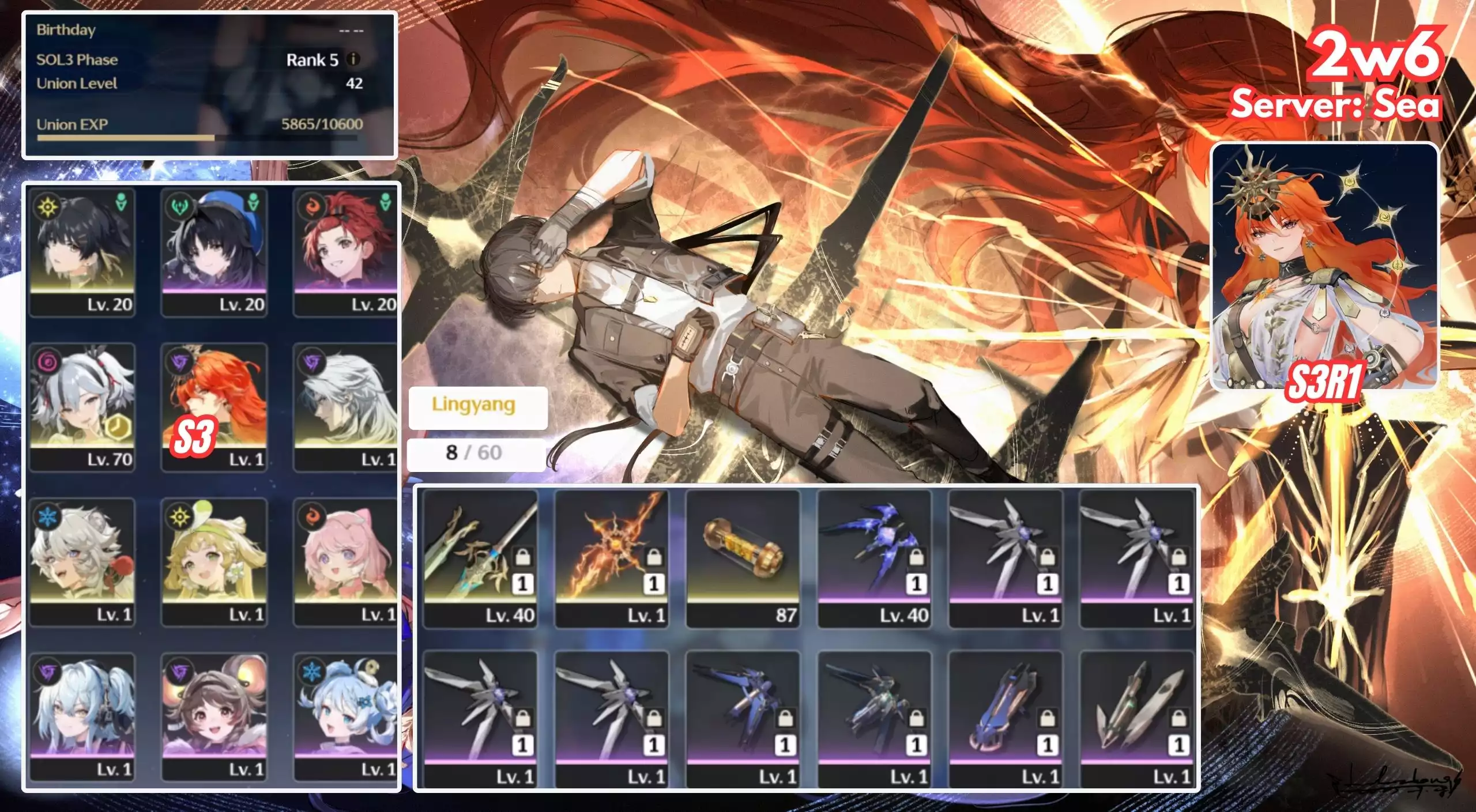Choose the blonde Spectro girl with green headband
Image resolution: width=1476 pixels, height=812 pixels.
point(214,562)
